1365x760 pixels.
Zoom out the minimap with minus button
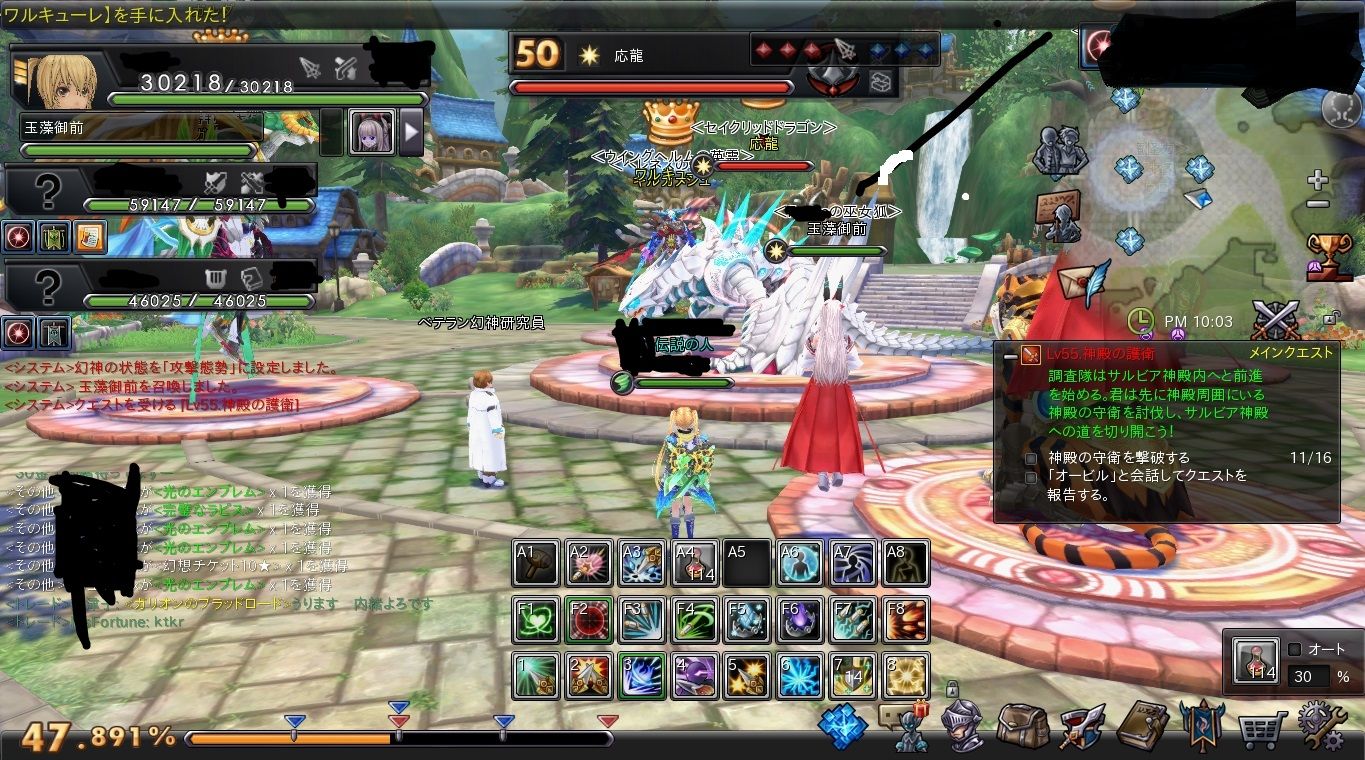pyautogui.click(x=1318, y=204)
